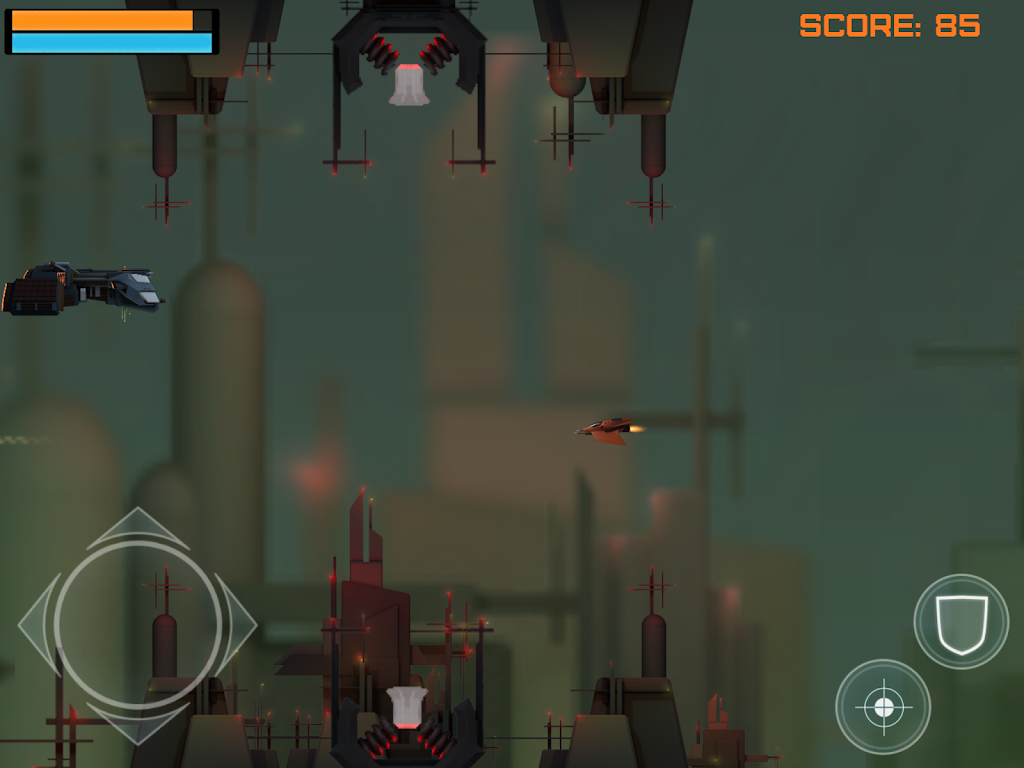Image resolution: width=1024 pixels, height=768 pixels.
Task: Tap the crosshair fire button
Action: click(x=883, y=707)
